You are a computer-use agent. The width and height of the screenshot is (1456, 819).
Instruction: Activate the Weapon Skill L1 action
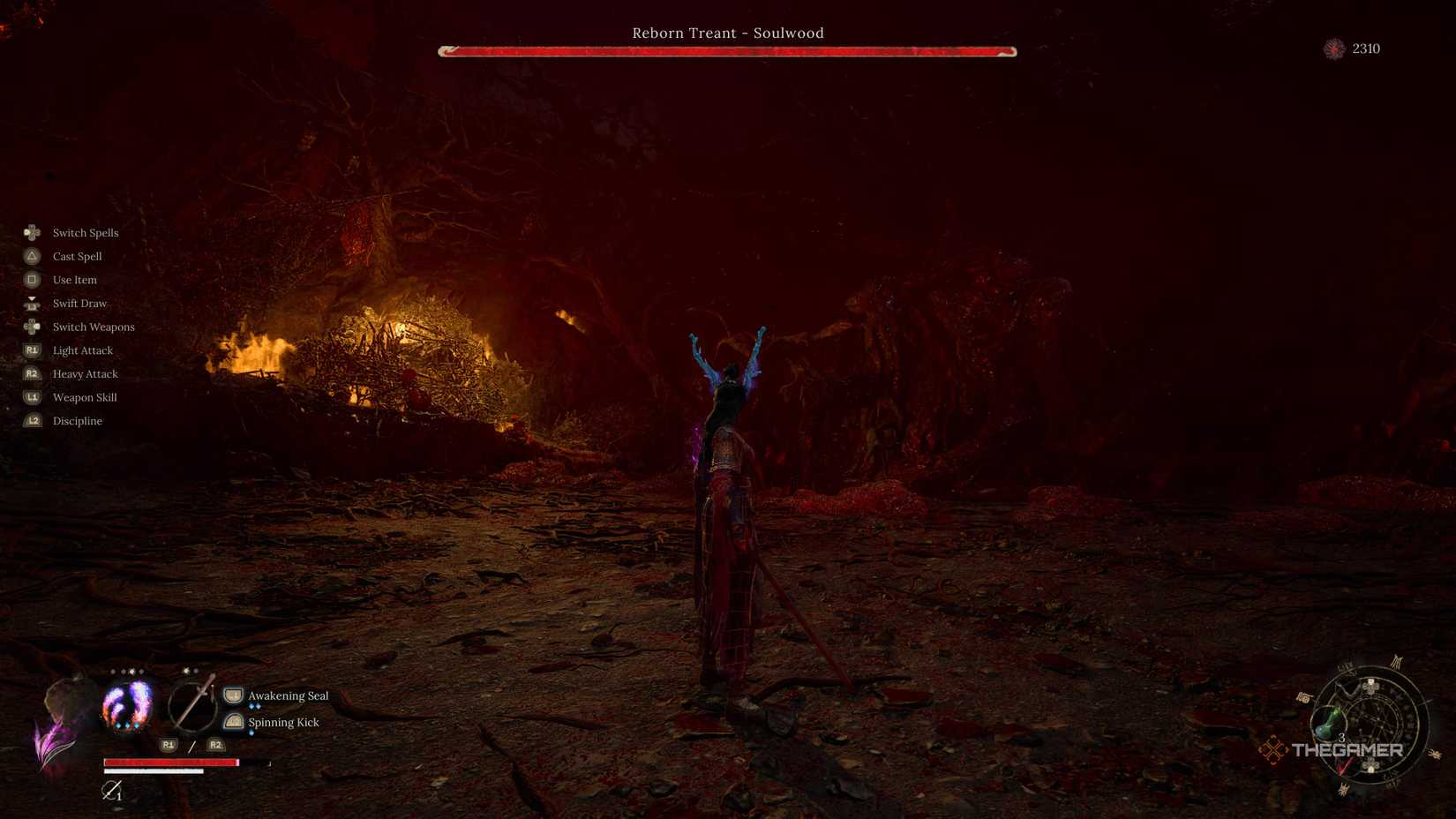click(x=84, y=397)
